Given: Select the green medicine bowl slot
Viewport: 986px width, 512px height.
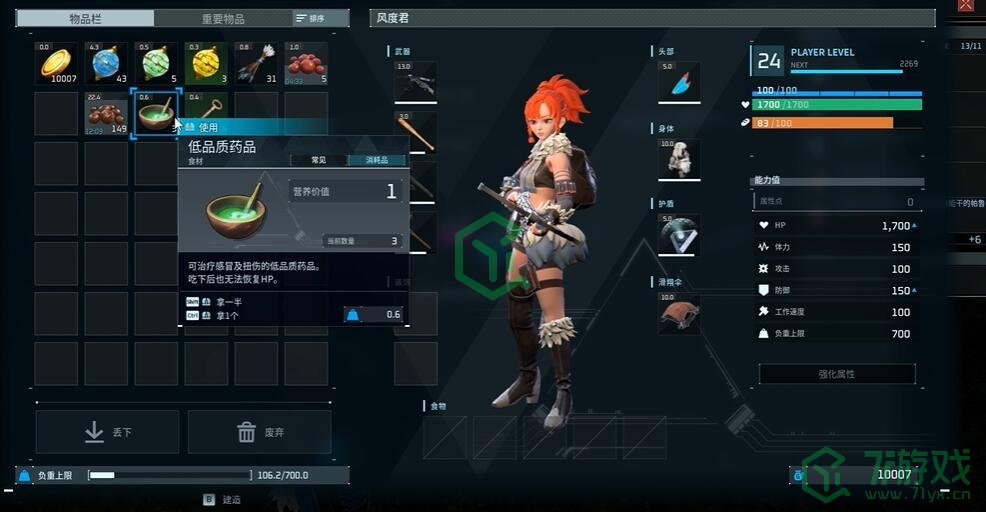Looking at the screenshot, I should point(157,113).
